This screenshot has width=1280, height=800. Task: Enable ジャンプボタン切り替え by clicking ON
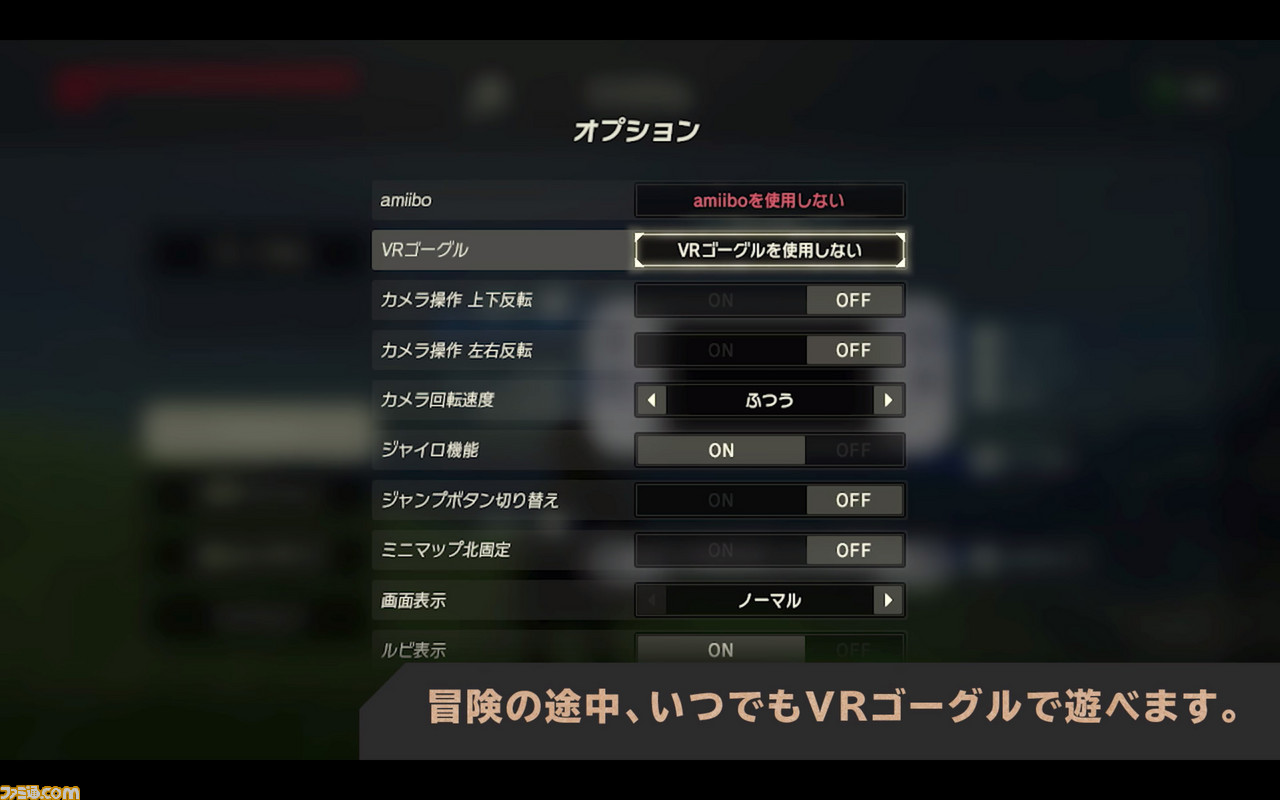(x=720, y=500)
